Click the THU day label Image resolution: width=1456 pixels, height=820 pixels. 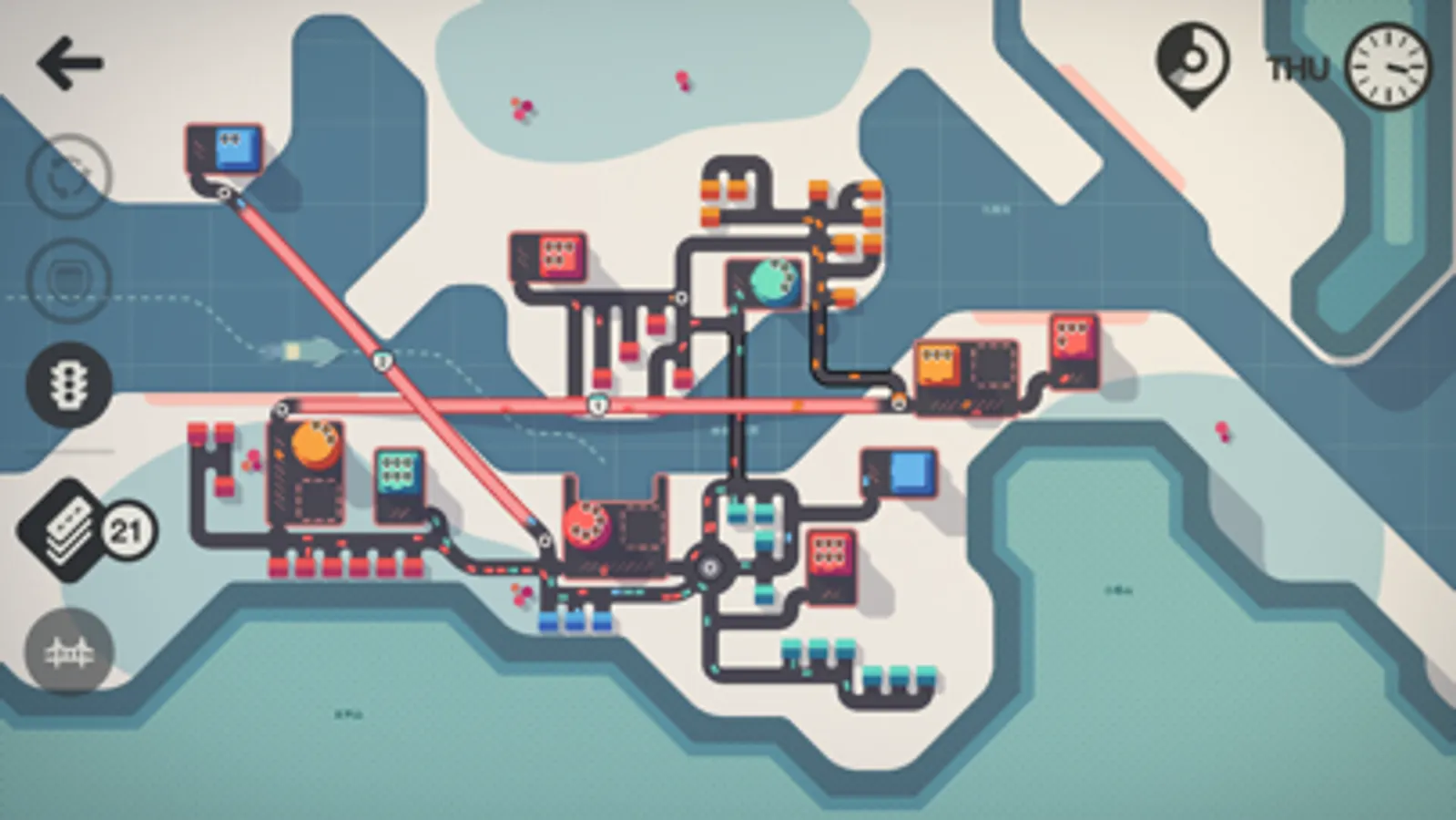(x=1298, y=67)
